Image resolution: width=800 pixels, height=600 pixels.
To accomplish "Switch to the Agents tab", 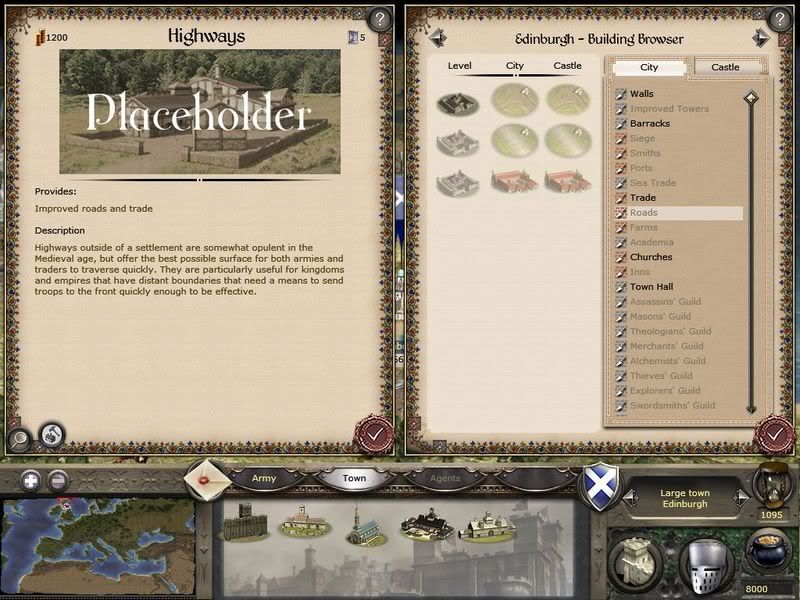I will coord(445,478).
